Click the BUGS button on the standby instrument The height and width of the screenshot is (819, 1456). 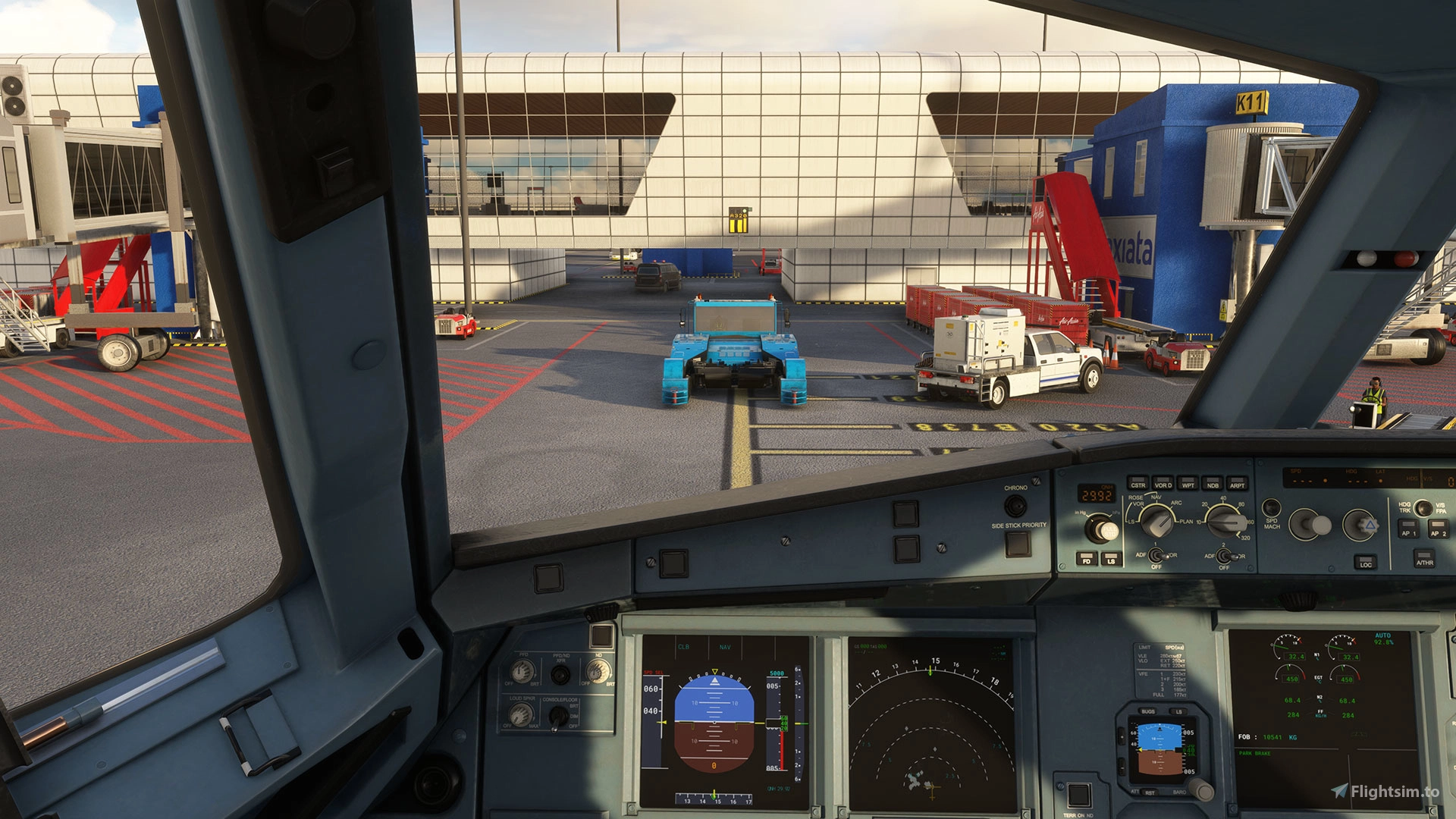[x=1148, y=712]
